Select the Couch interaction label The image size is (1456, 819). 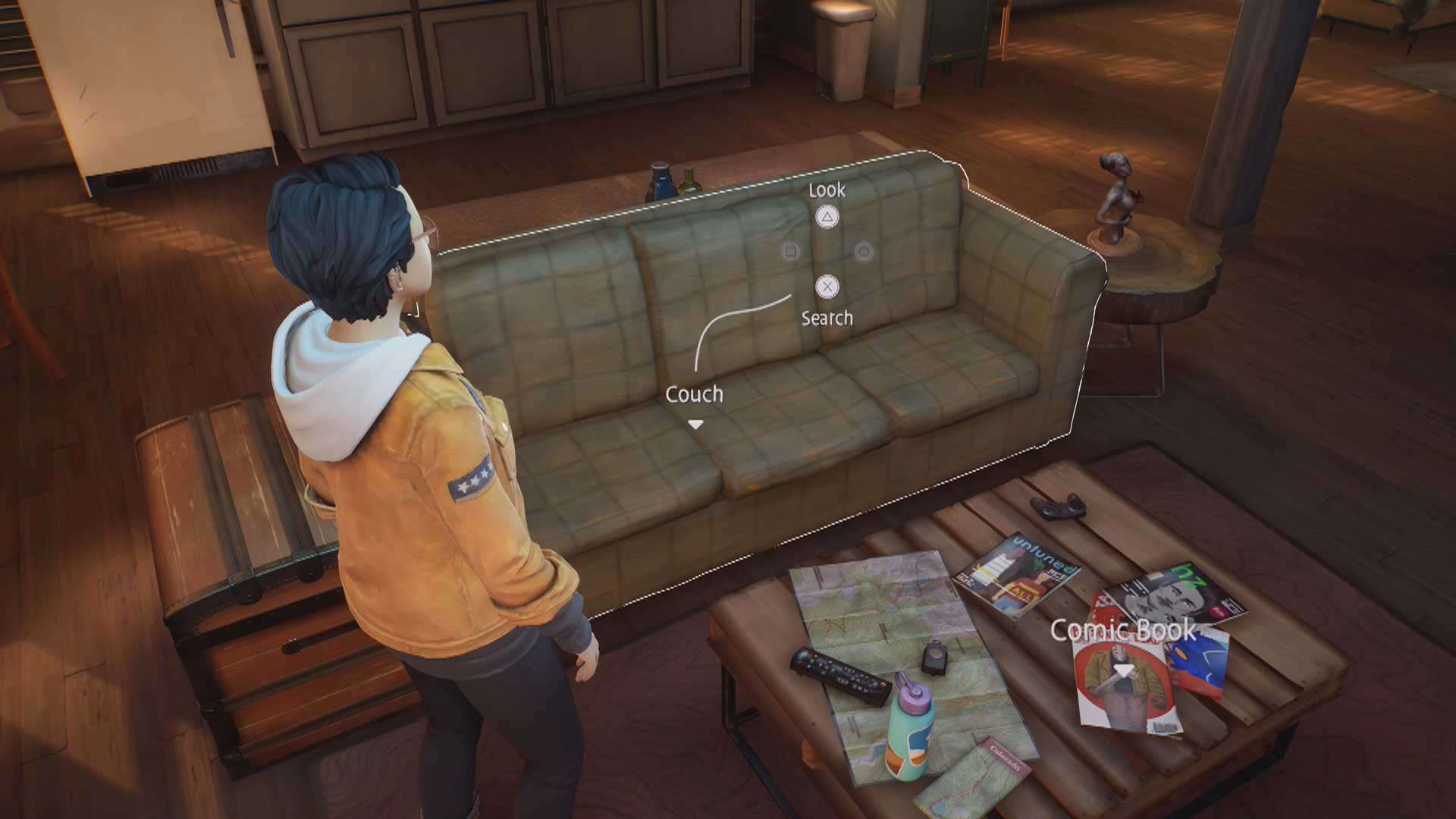tap(694, 394)
